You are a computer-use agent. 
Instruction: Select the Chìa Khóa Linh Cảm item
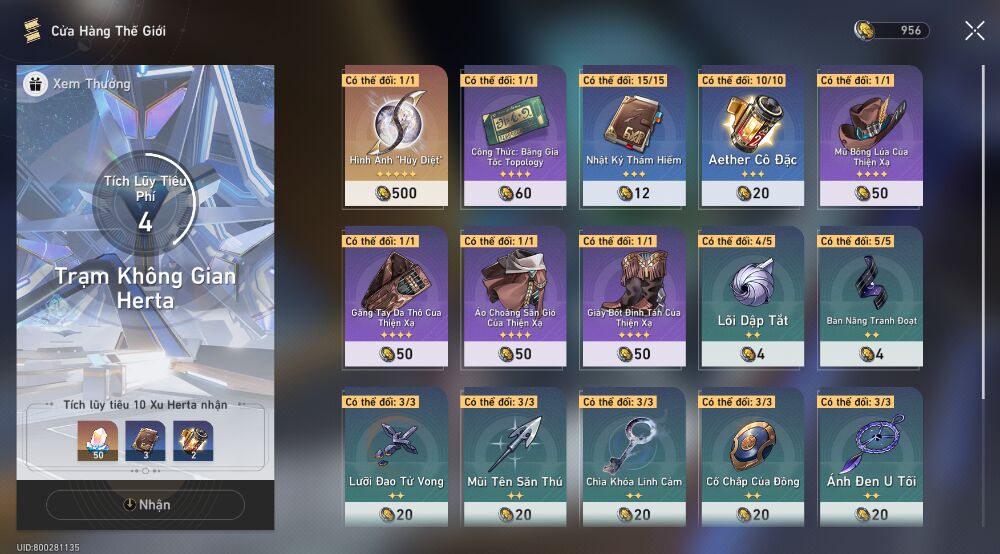(x=633, y=457)
